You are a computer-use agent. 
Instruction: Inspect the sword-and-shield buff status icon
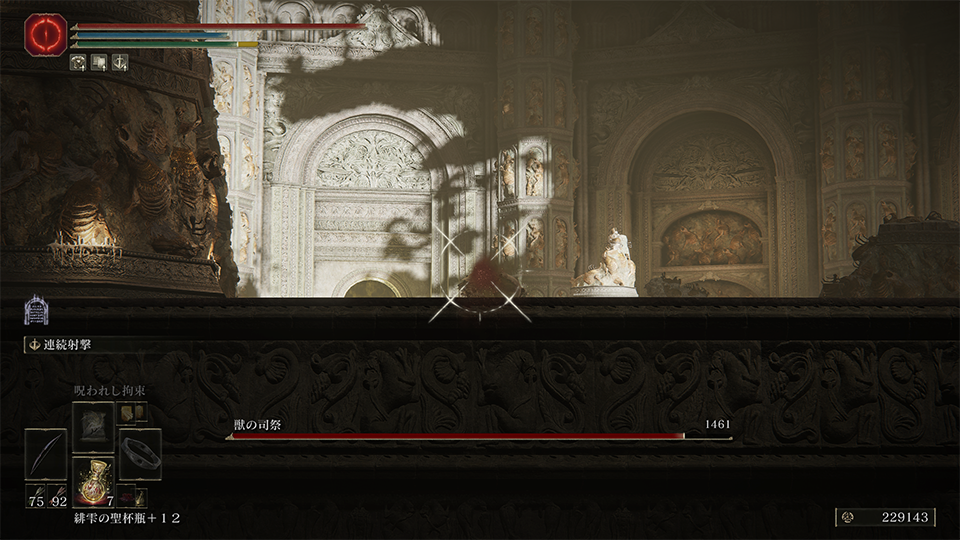coord(119,62)
